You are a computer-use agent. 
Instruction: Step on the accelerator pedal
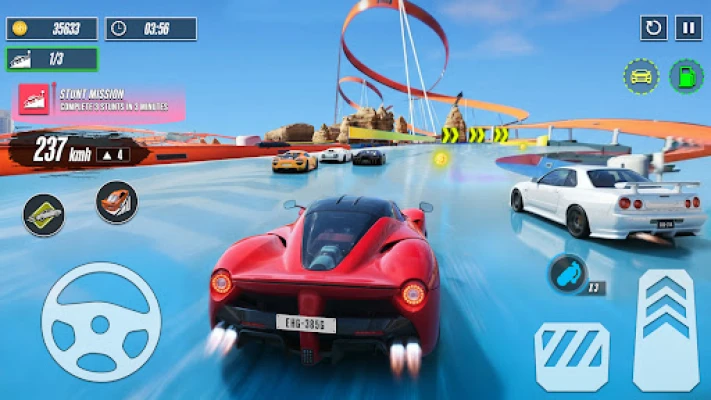pyautogui.click(x=666, y=330)
